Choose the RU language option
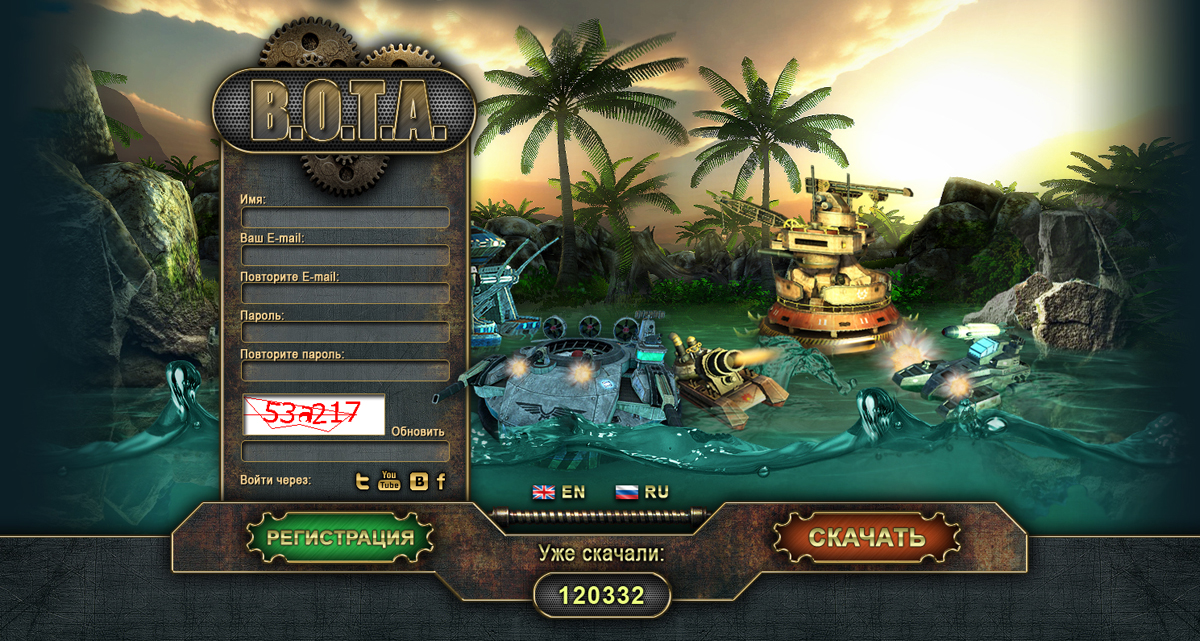 (641, 492)
